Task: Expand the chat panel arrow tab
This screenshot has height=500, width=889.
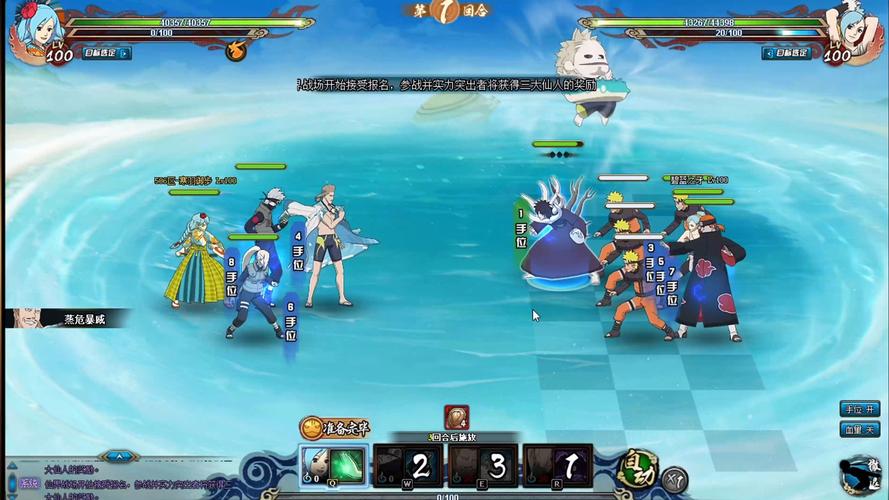Action: [x=119, y=455]
